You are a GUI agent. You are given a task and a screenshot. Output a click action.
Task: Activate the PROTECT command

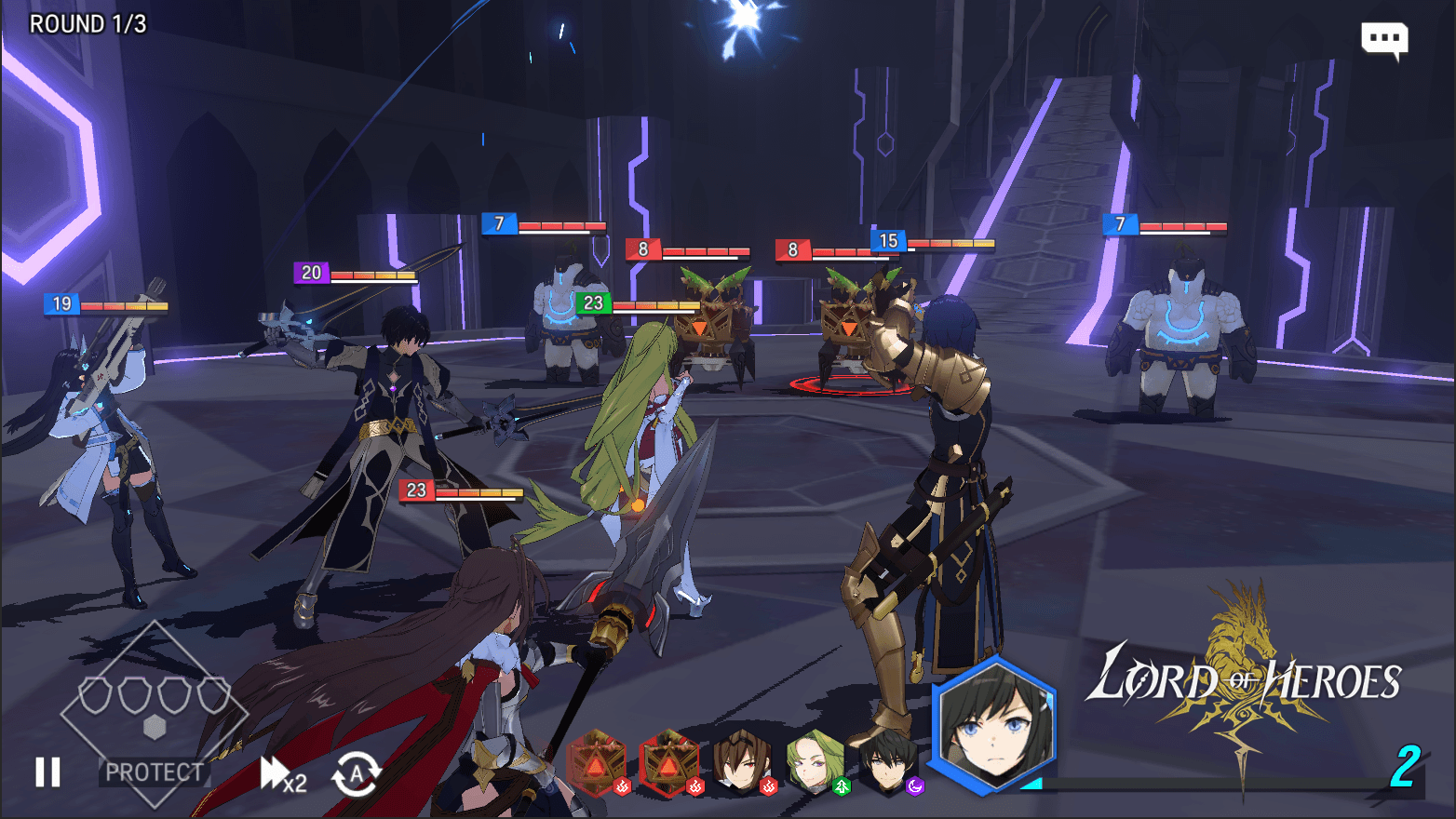coord(154,772)
